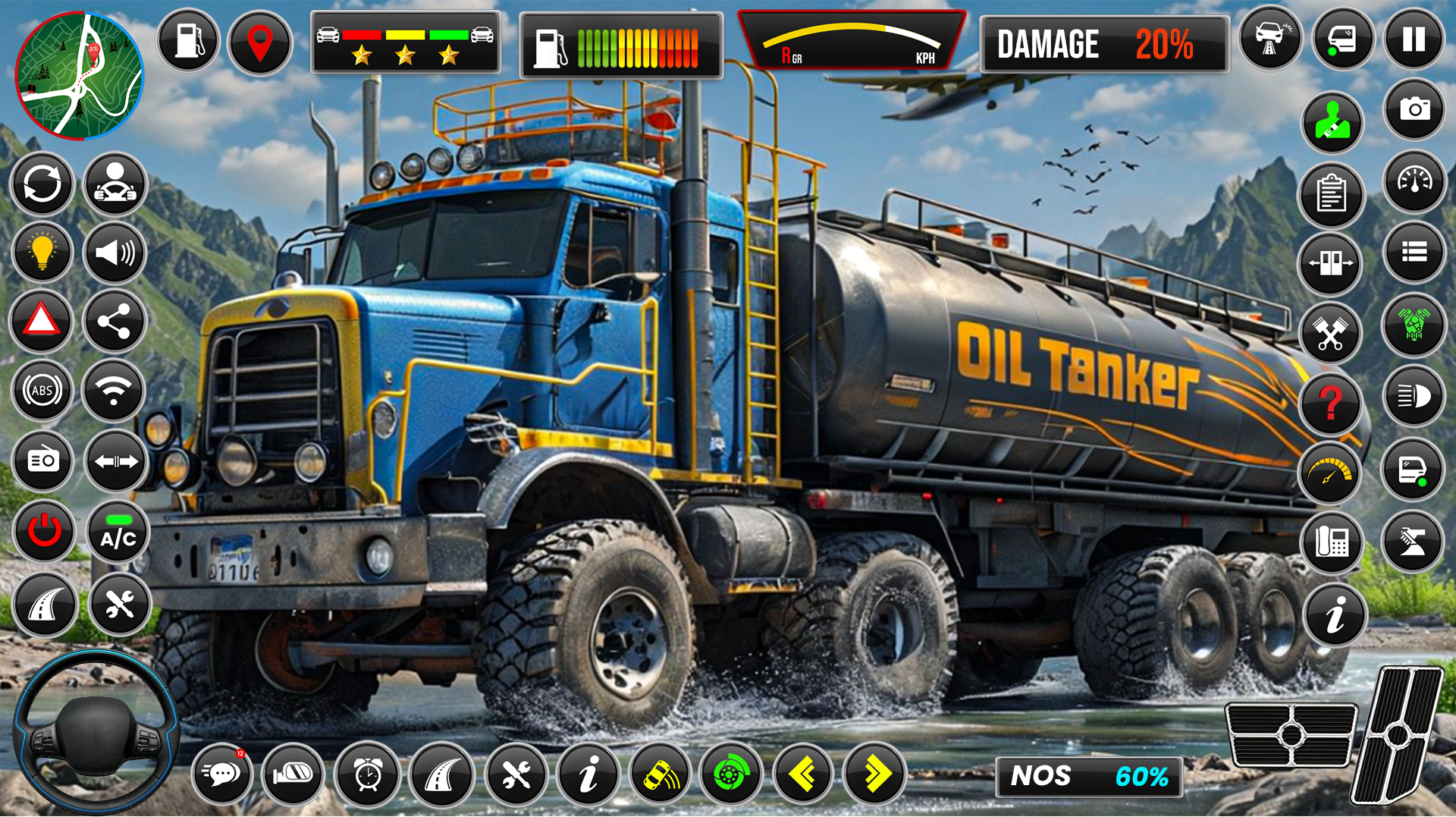Toggle the Wi-Fi connection icon

115,391
